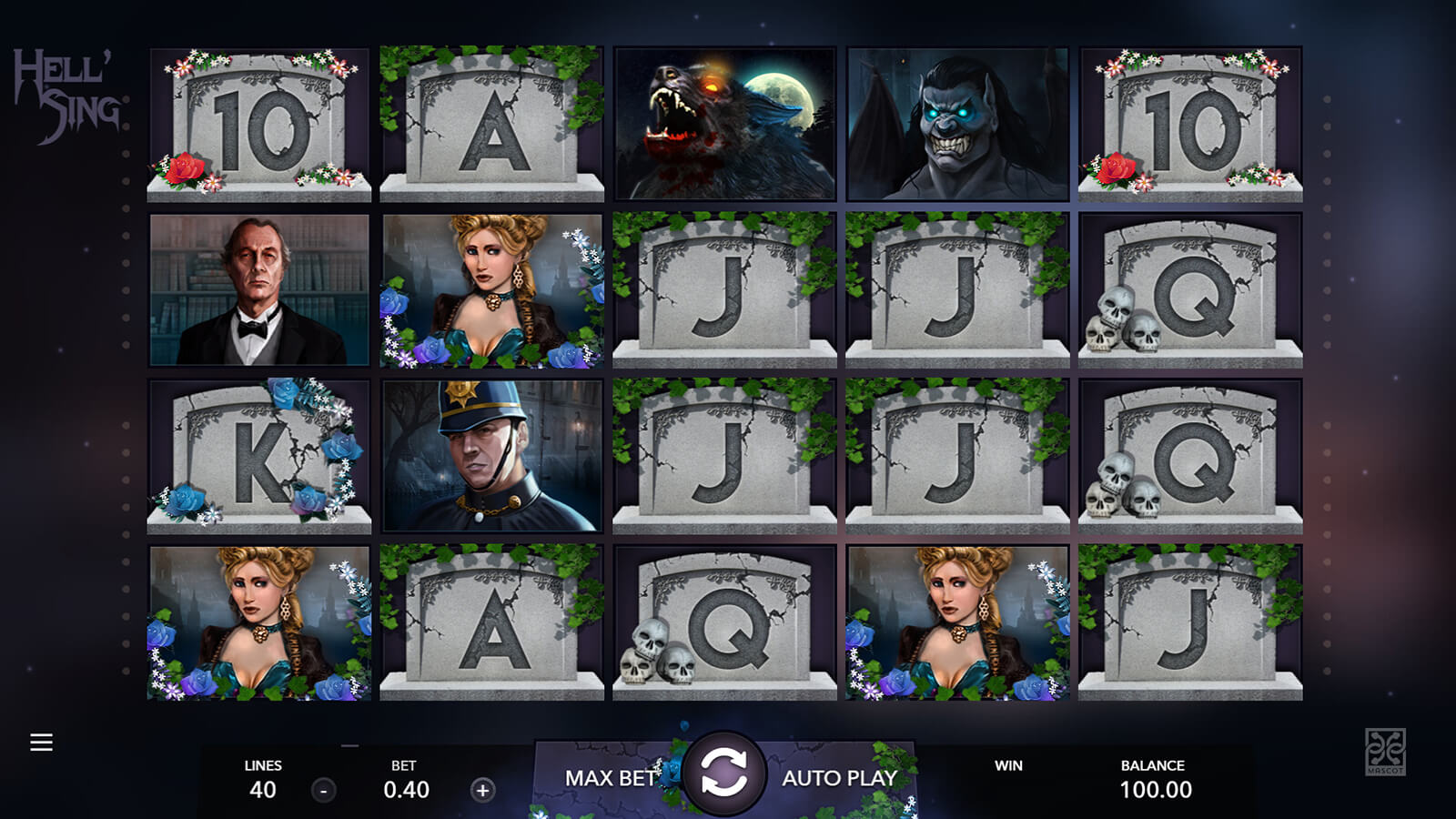Decrease the bet with the minus button

coord(324,790)
